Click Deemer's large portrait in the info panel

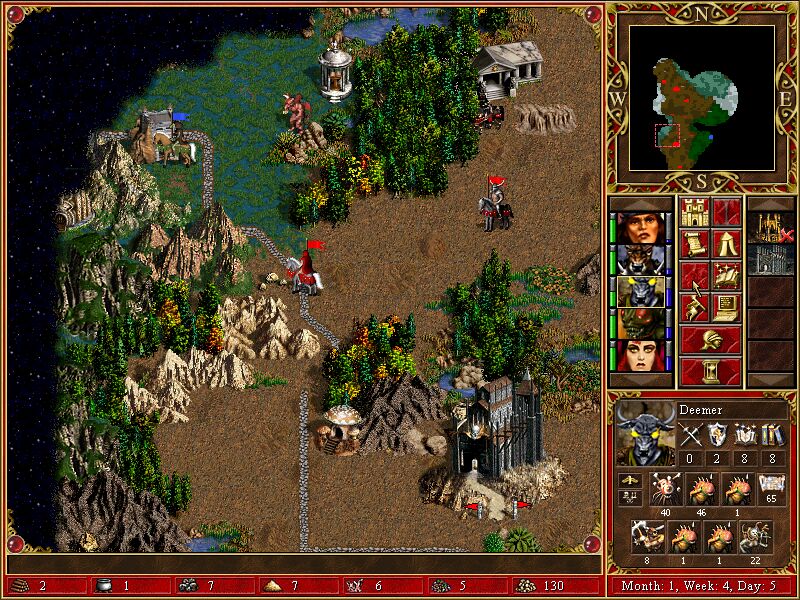pyautogui.click(x=641, y=433)
